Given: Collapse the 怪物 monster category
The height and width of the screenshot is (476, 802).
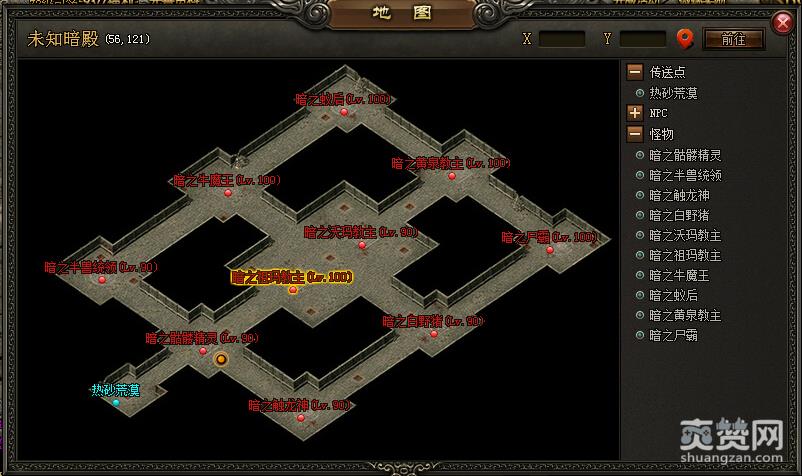Looking at the screenshot, I should [x=635, y=134].
